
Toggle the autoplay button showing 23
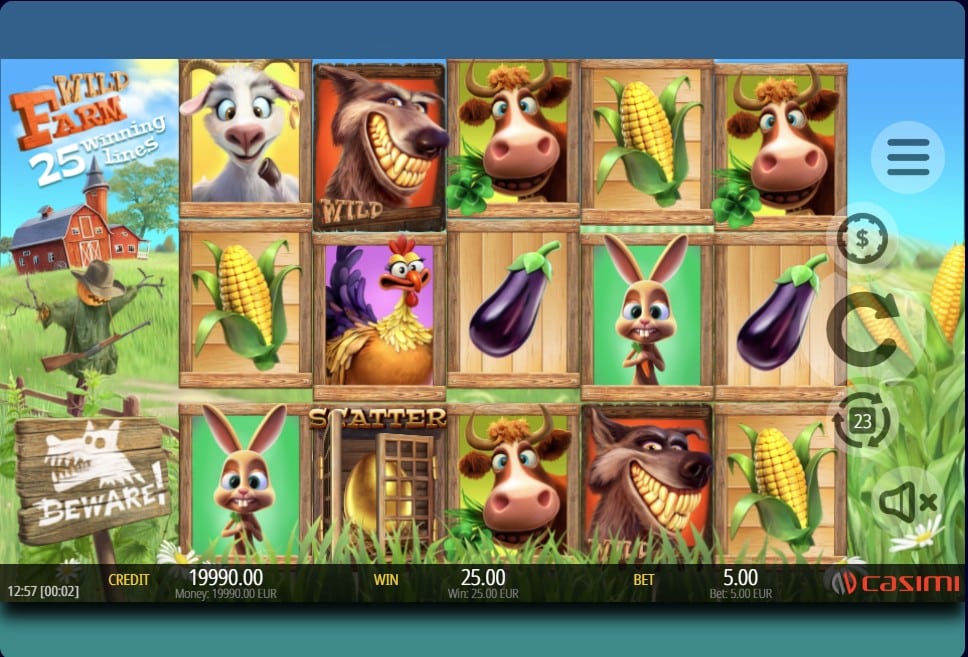(862, 419)
